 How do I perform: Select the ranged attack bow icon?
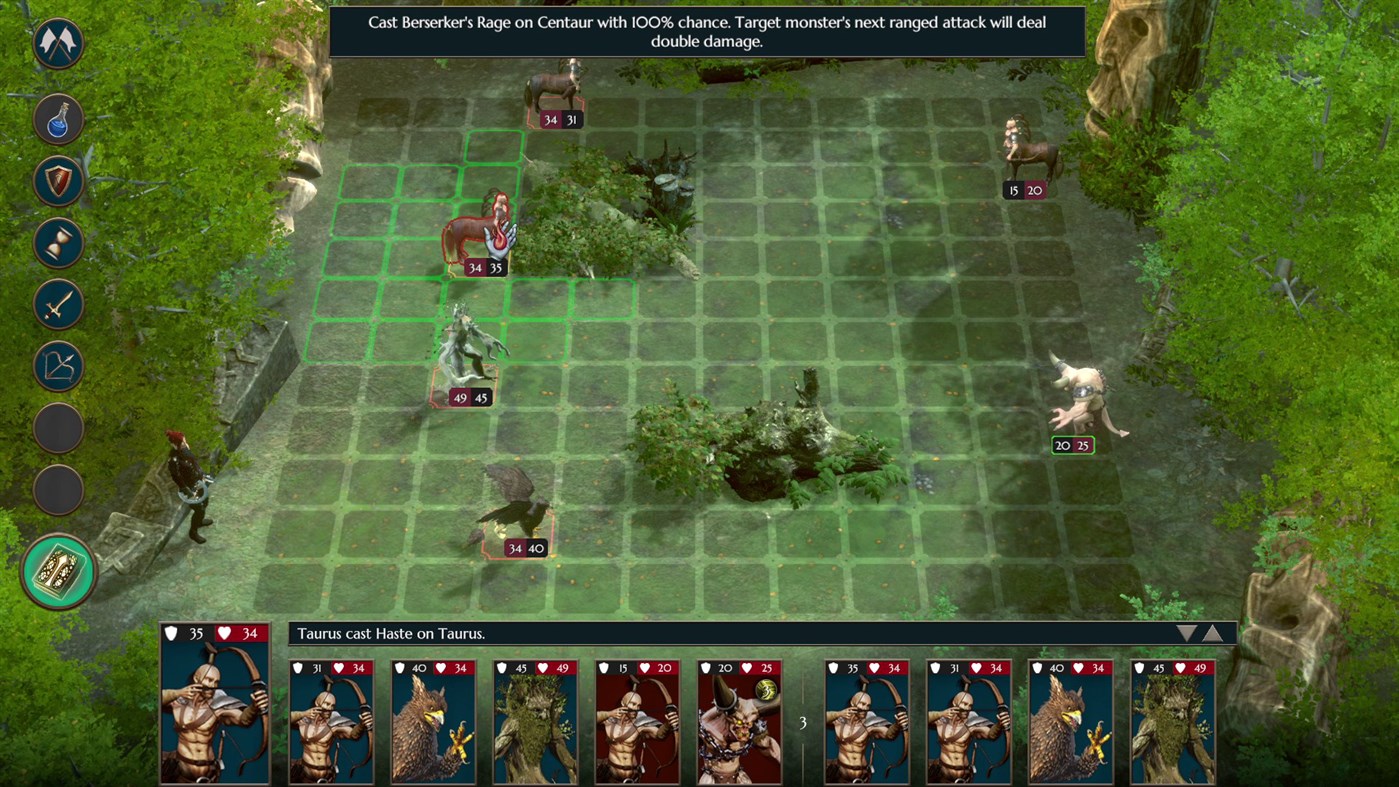tap(57, 365)
